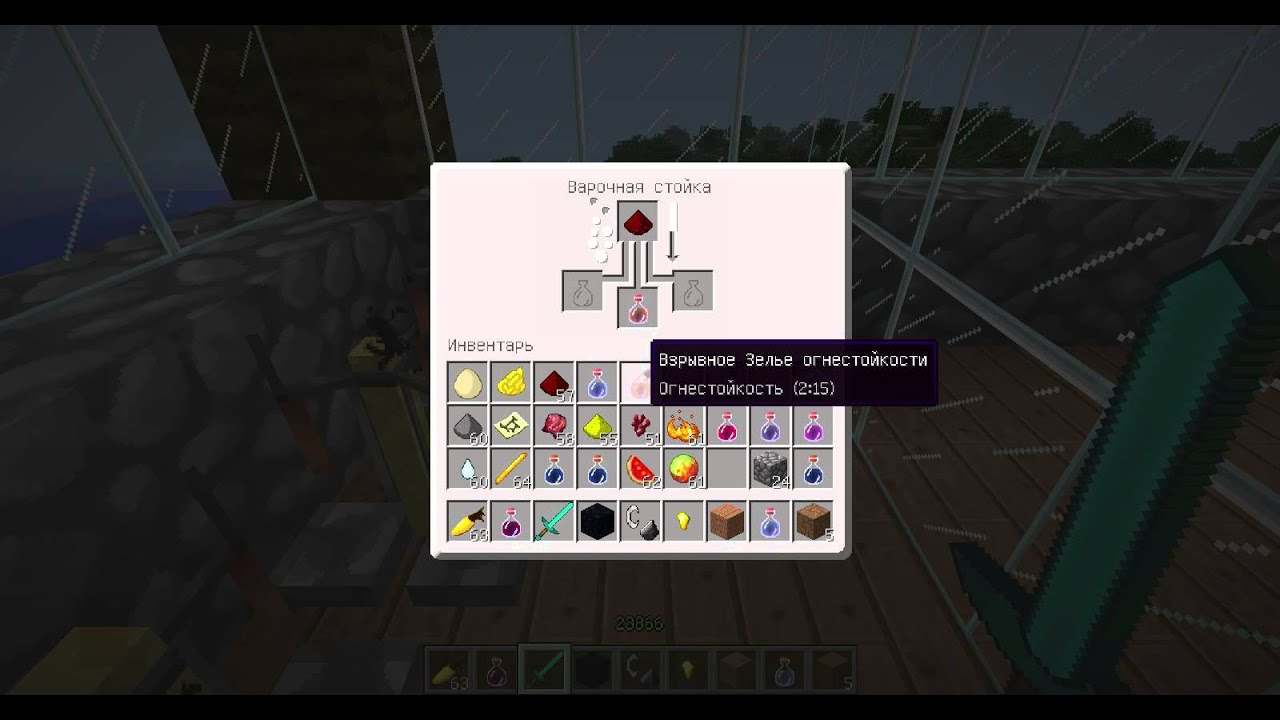
Task: Pick up the magma cream stack
Action: [x=683, y=468]
